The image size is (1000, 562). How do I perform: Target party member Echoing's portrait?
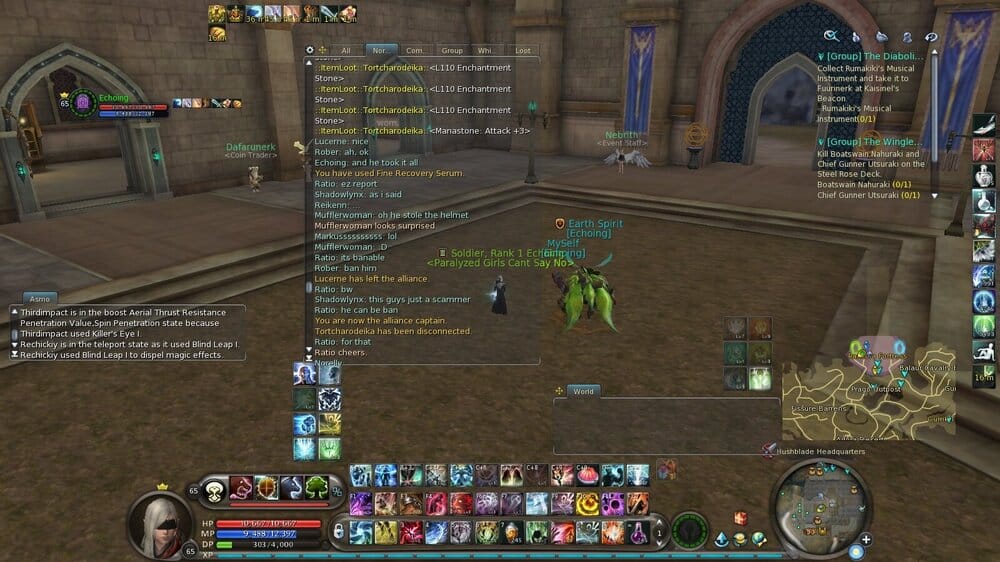(x=85, y=104)
